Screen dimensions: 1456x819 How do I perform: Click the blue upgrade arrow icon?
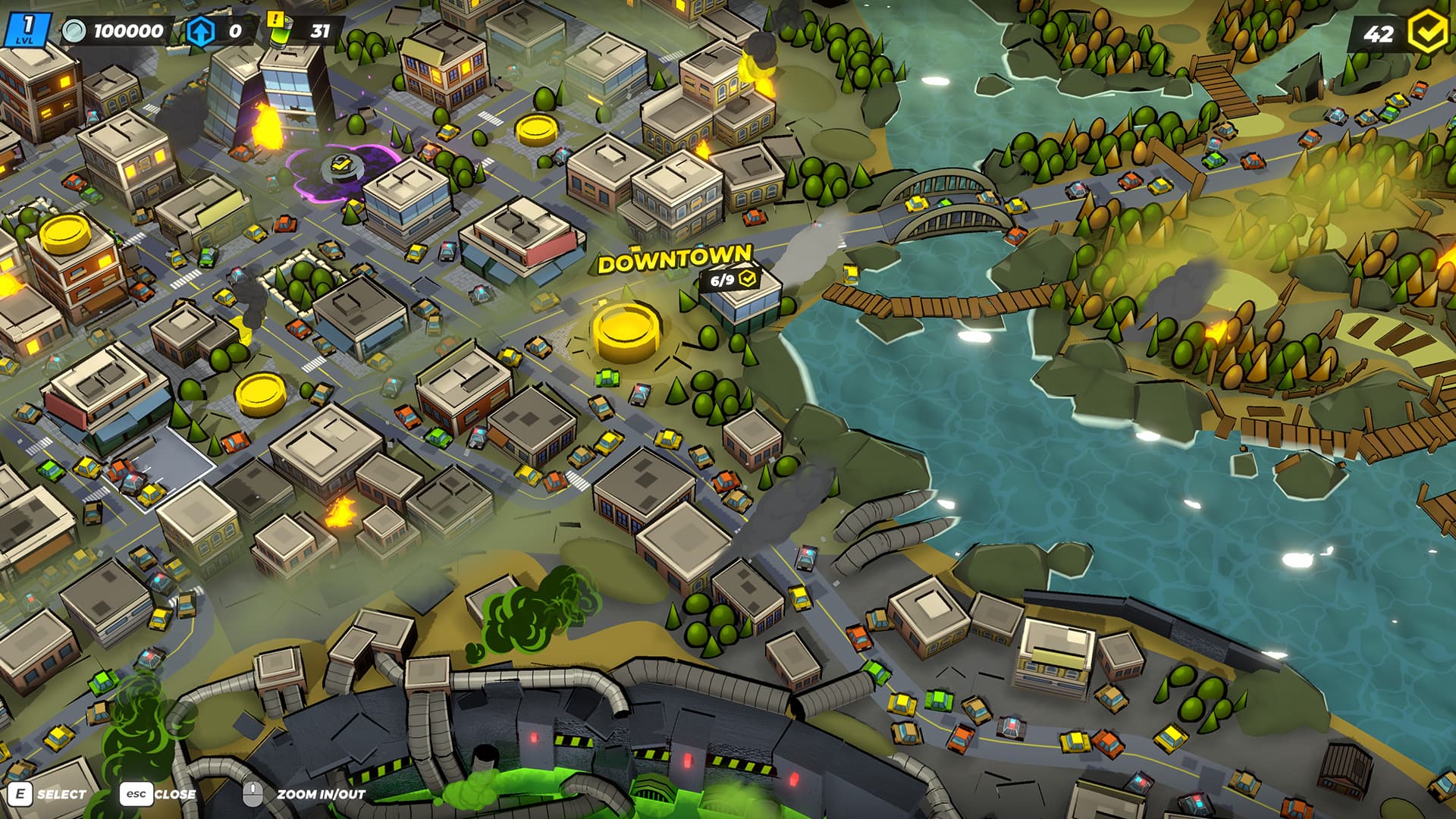click(x=200, y=31)
